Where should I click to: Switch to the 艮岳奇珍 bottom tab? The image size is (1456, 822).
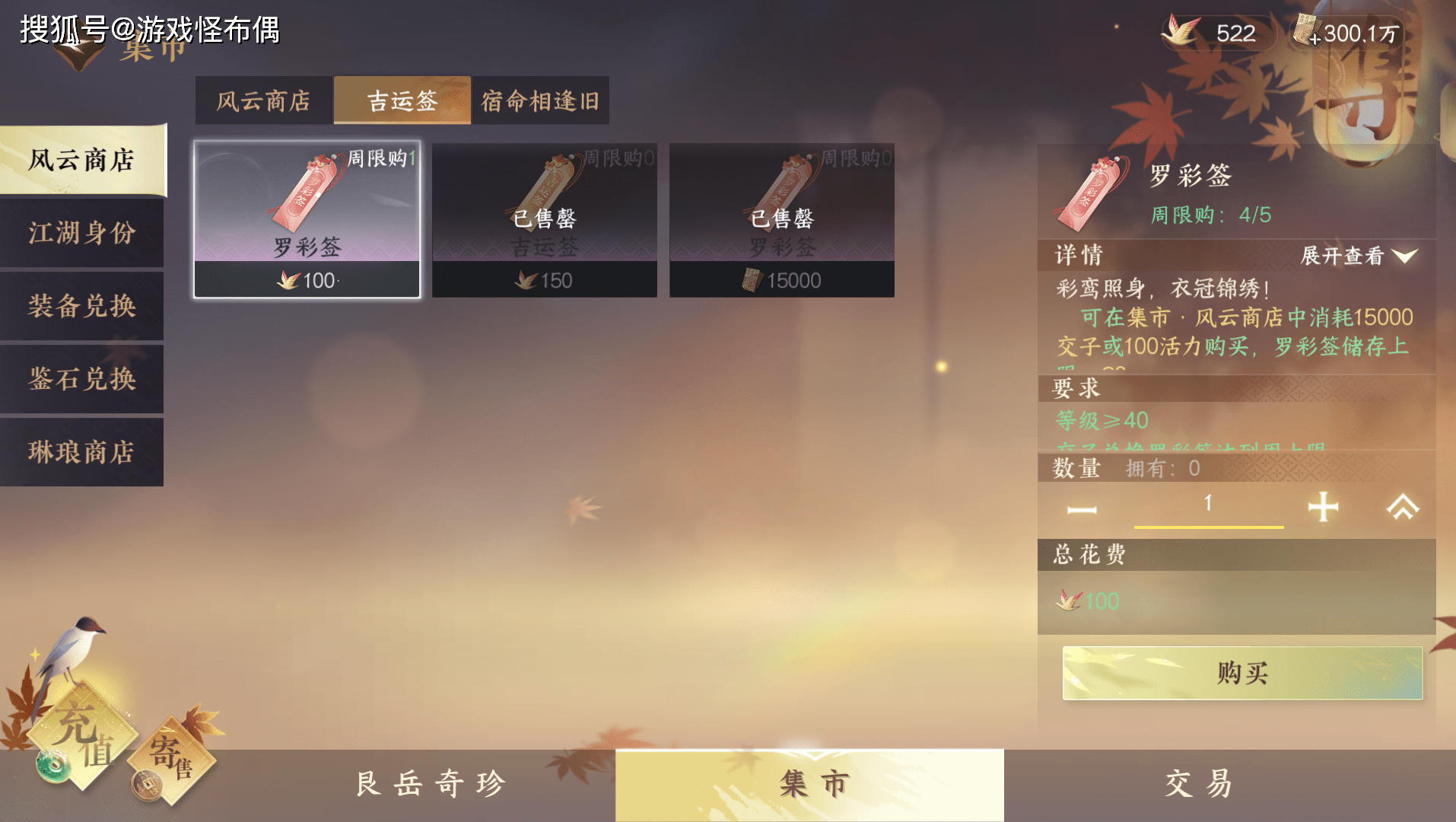431,784
